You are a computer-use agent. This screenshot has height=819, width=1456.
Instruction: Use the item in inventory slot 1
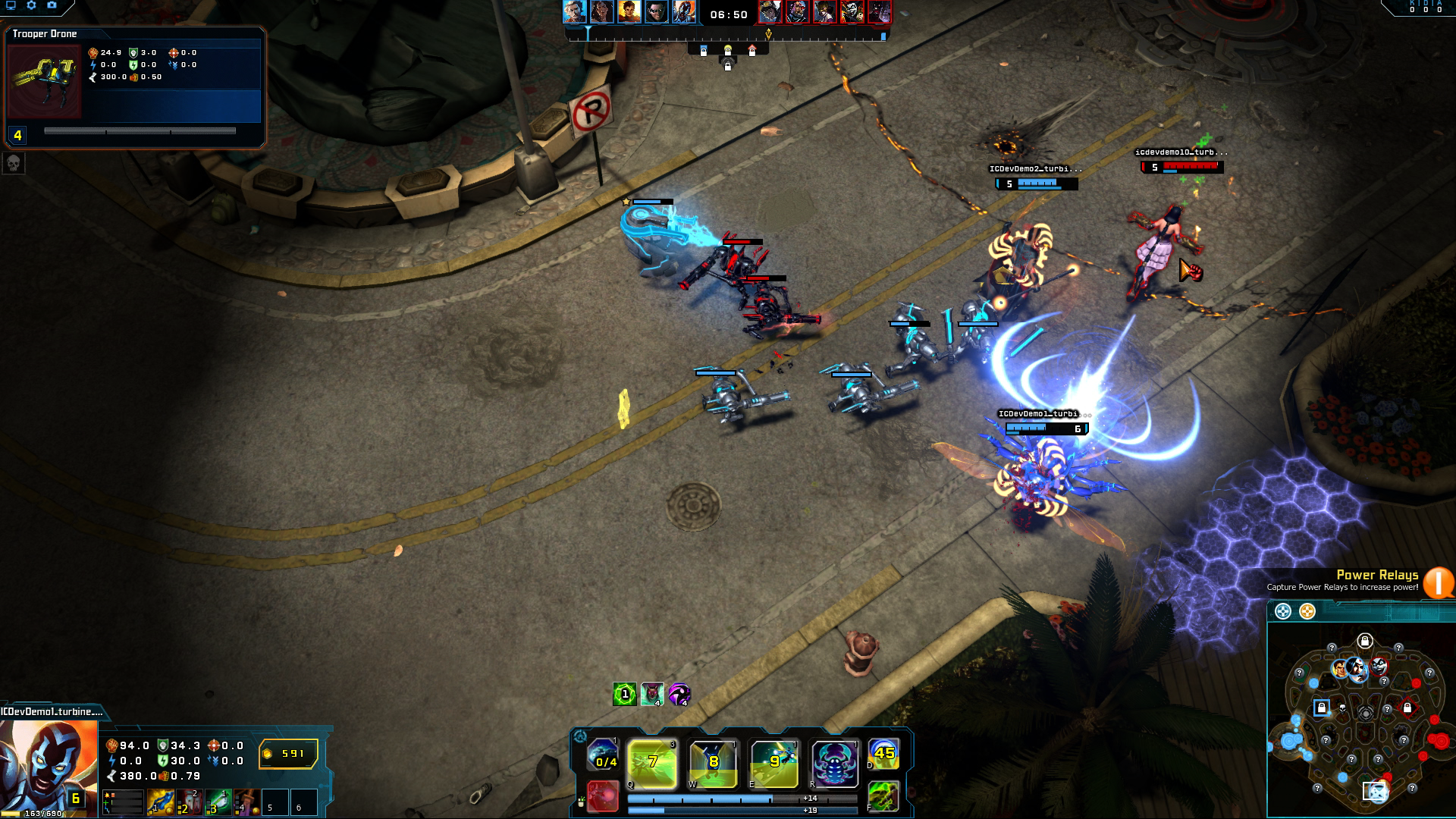(161, 802)
